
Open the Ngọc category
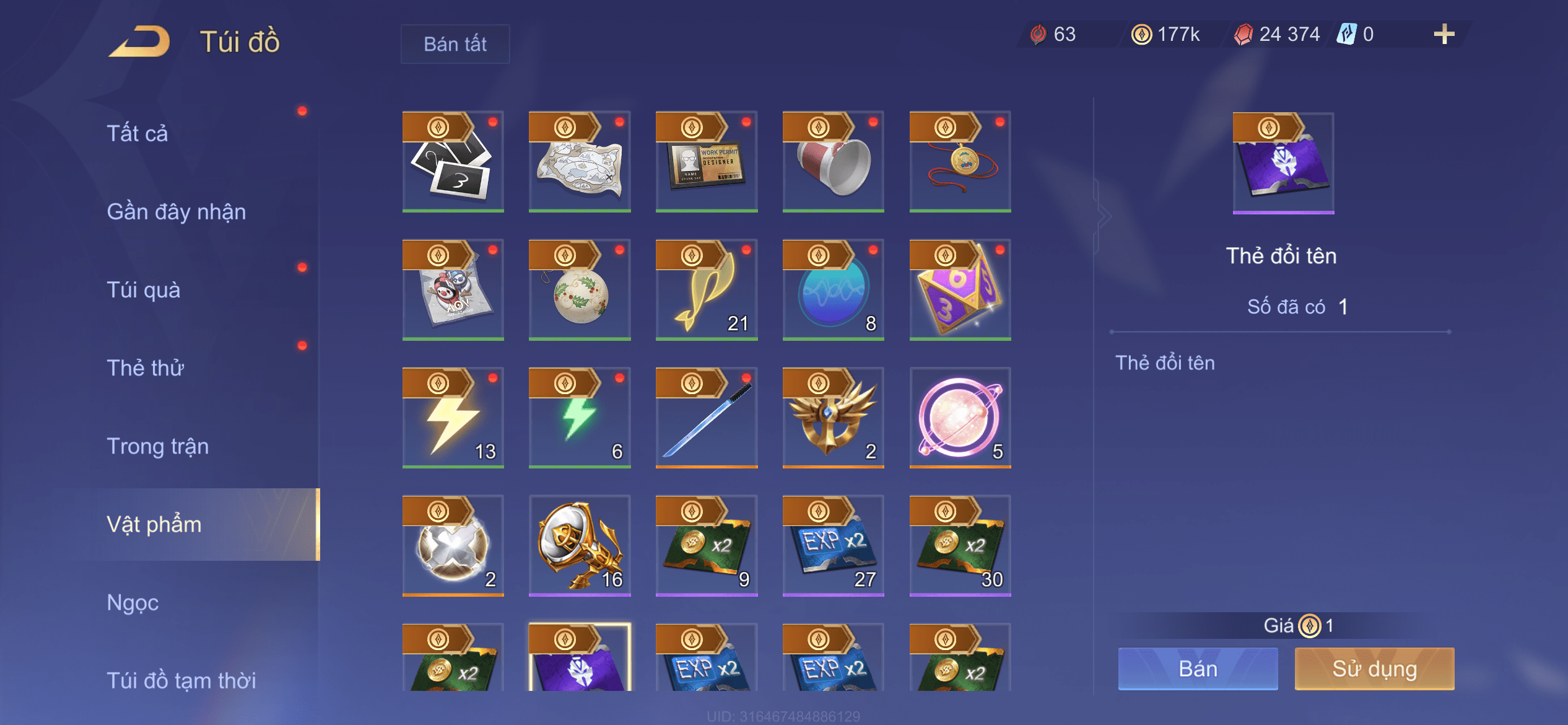133,602
